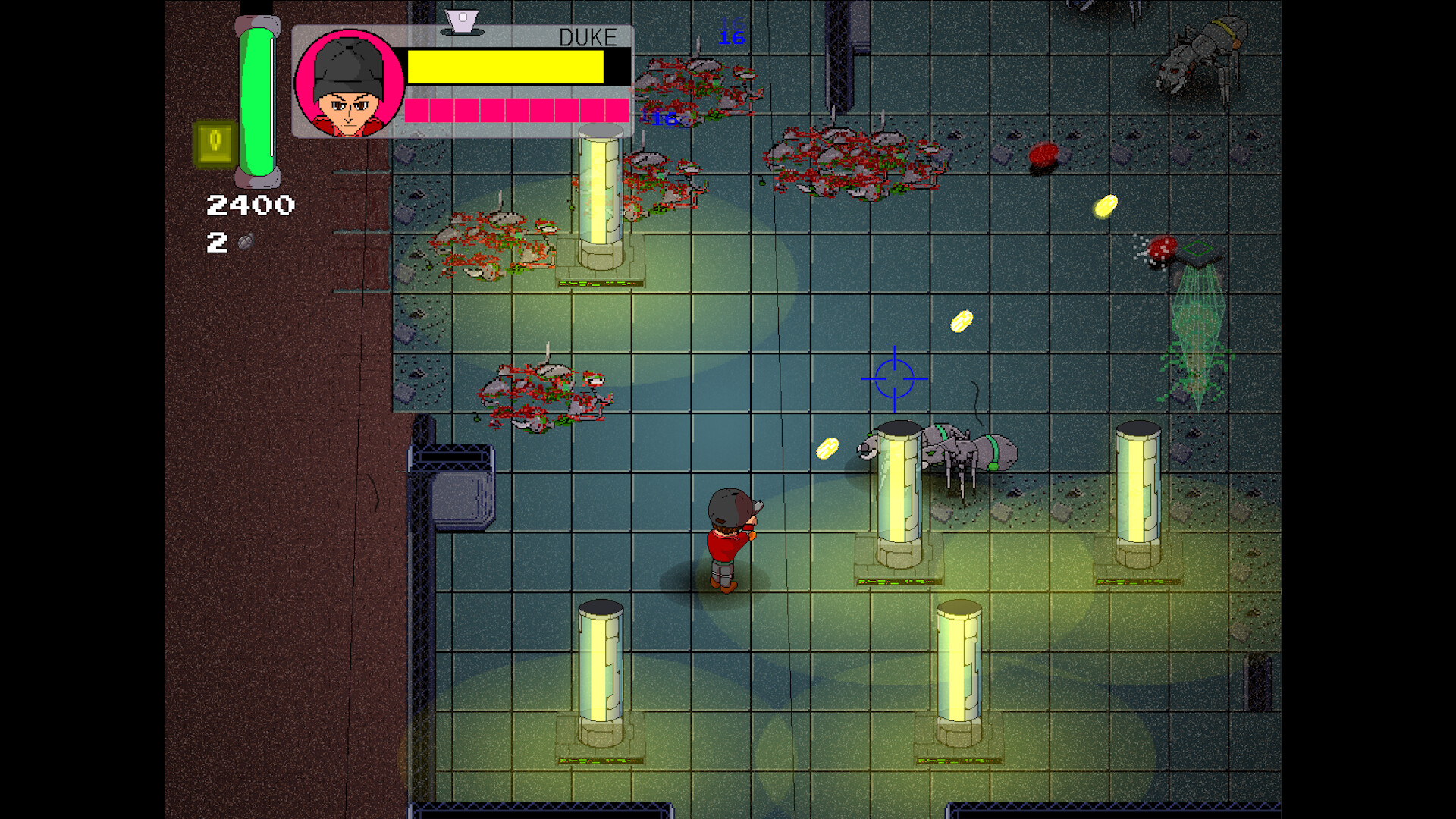Click the score text reading 2400

pyautogui.click(x=250, y=204)
